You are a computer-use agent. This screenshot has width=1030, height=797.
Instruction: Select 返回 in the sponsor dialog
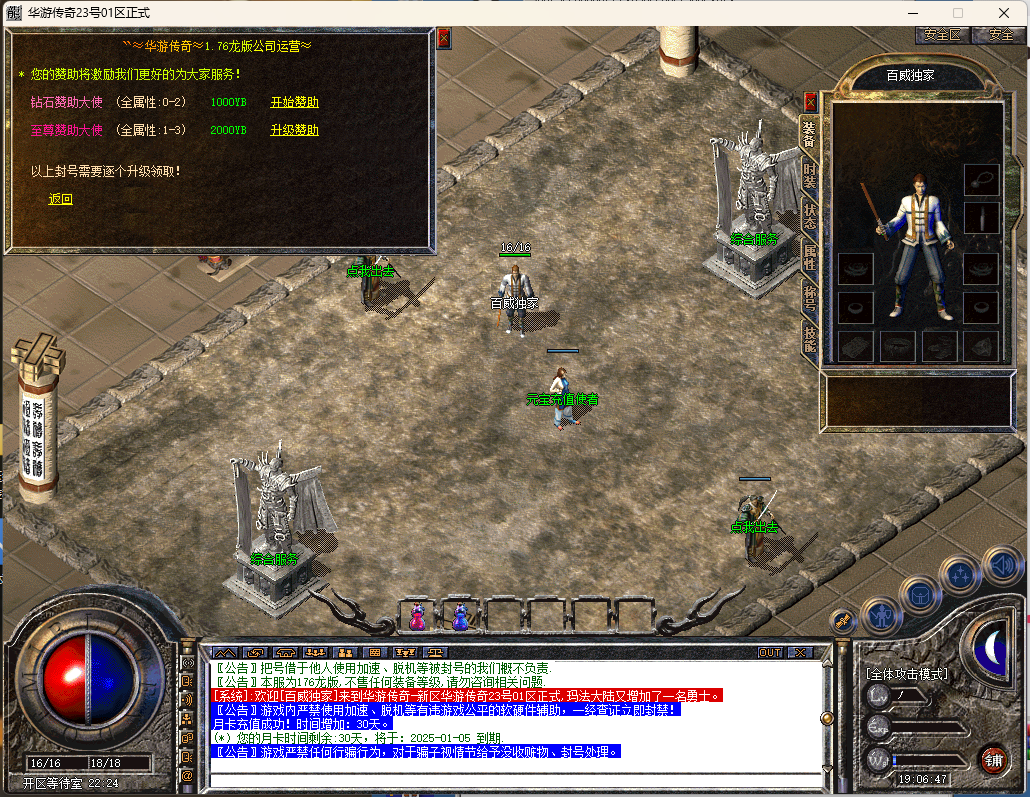point(61,199)
